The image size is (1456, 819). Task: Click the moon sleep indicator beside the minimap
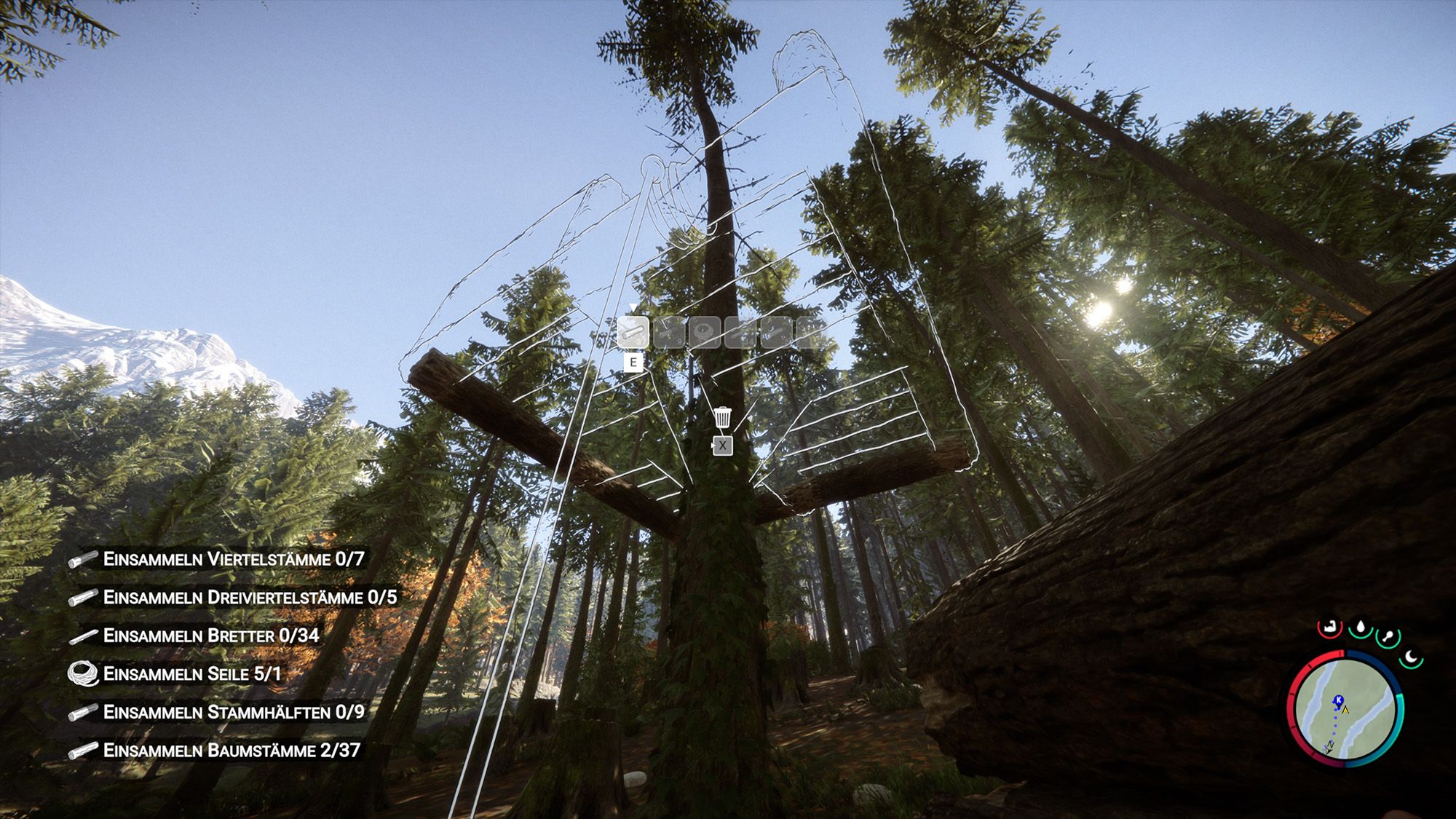click(x=1410, y=657)
